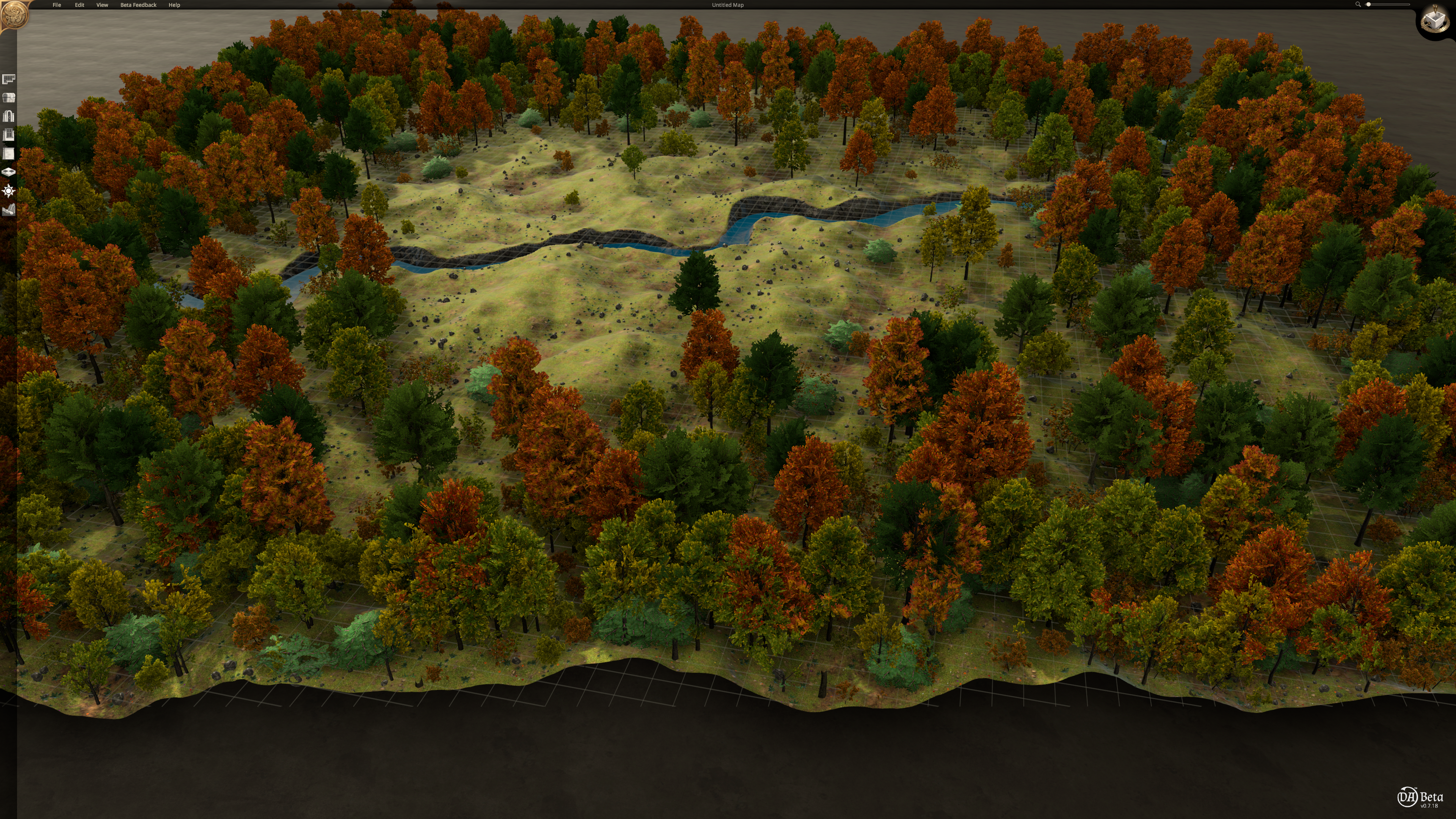Activate the checkered floor tile tool
This screenshot has height=819, width=1456.
tap(8, 172)
